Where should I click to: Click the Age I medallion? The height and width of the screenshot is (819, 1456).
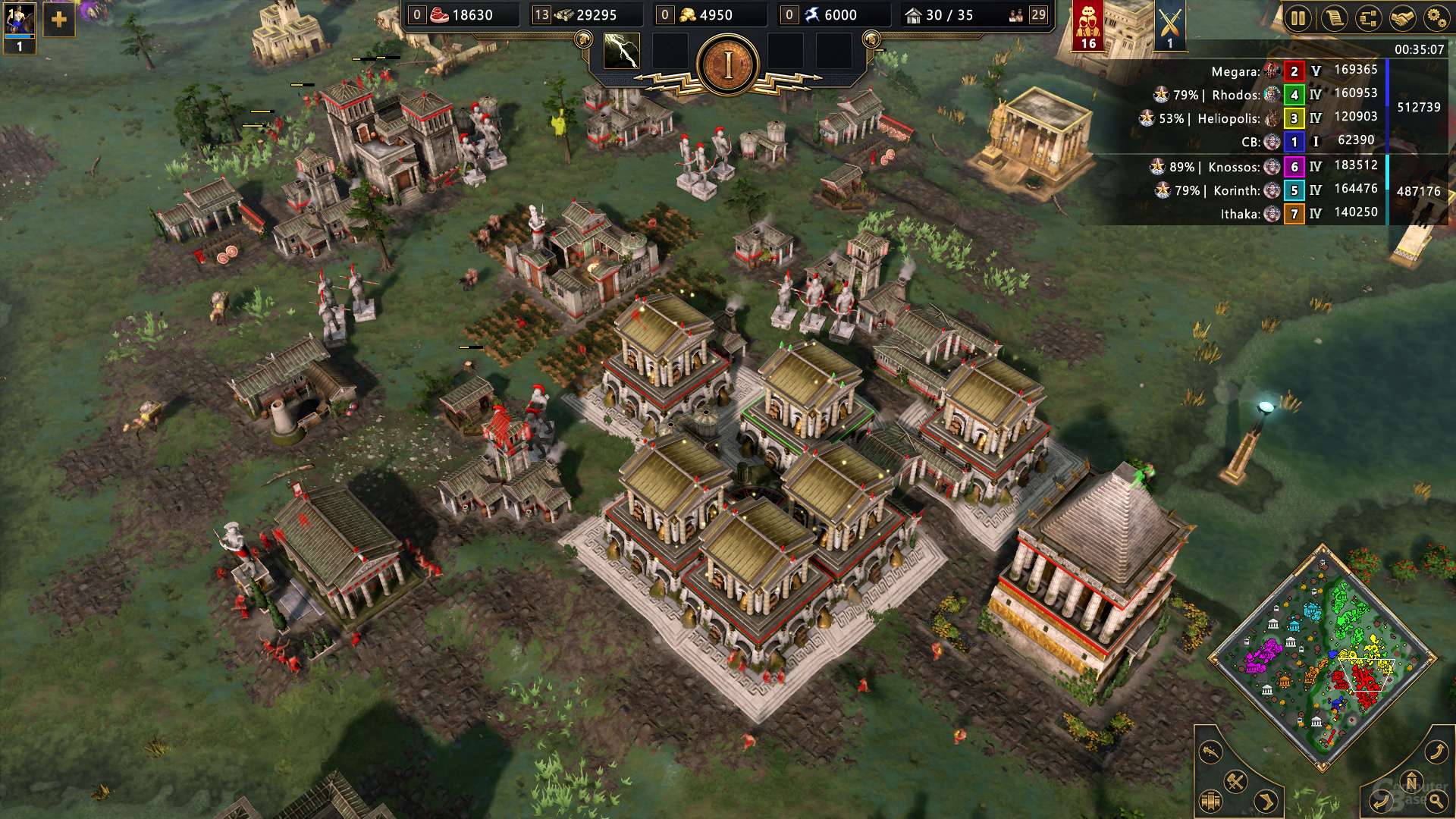[x=728, y=66]
